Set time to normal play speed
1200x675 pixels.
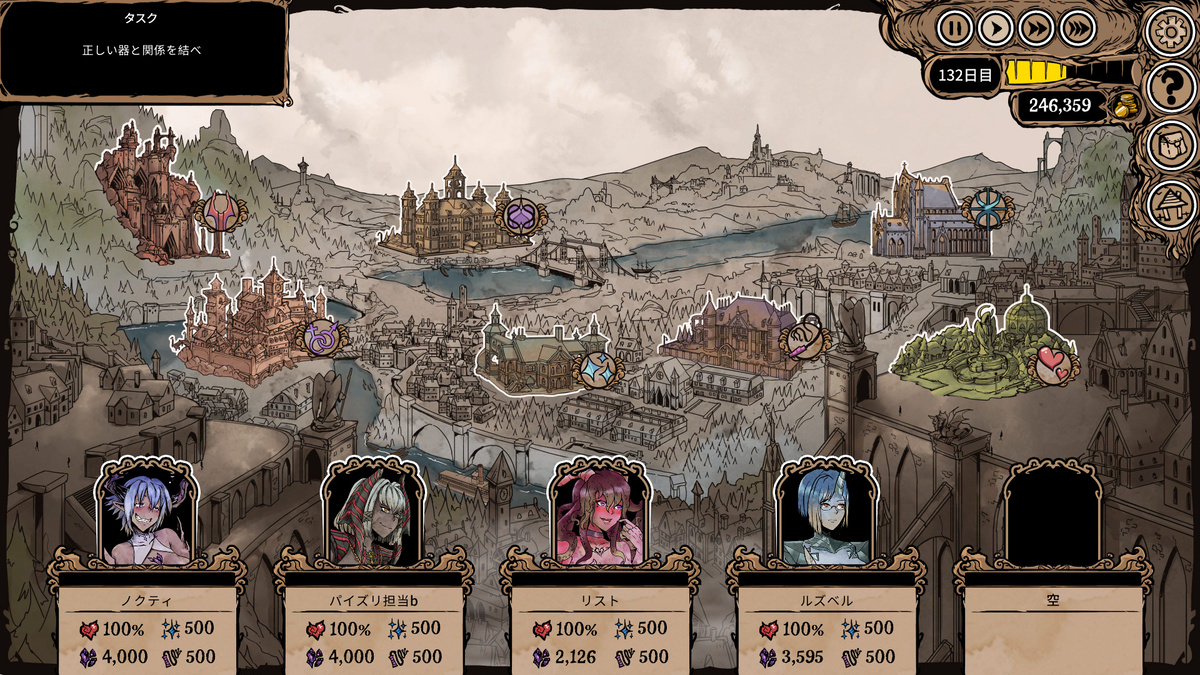pos(996,28)
